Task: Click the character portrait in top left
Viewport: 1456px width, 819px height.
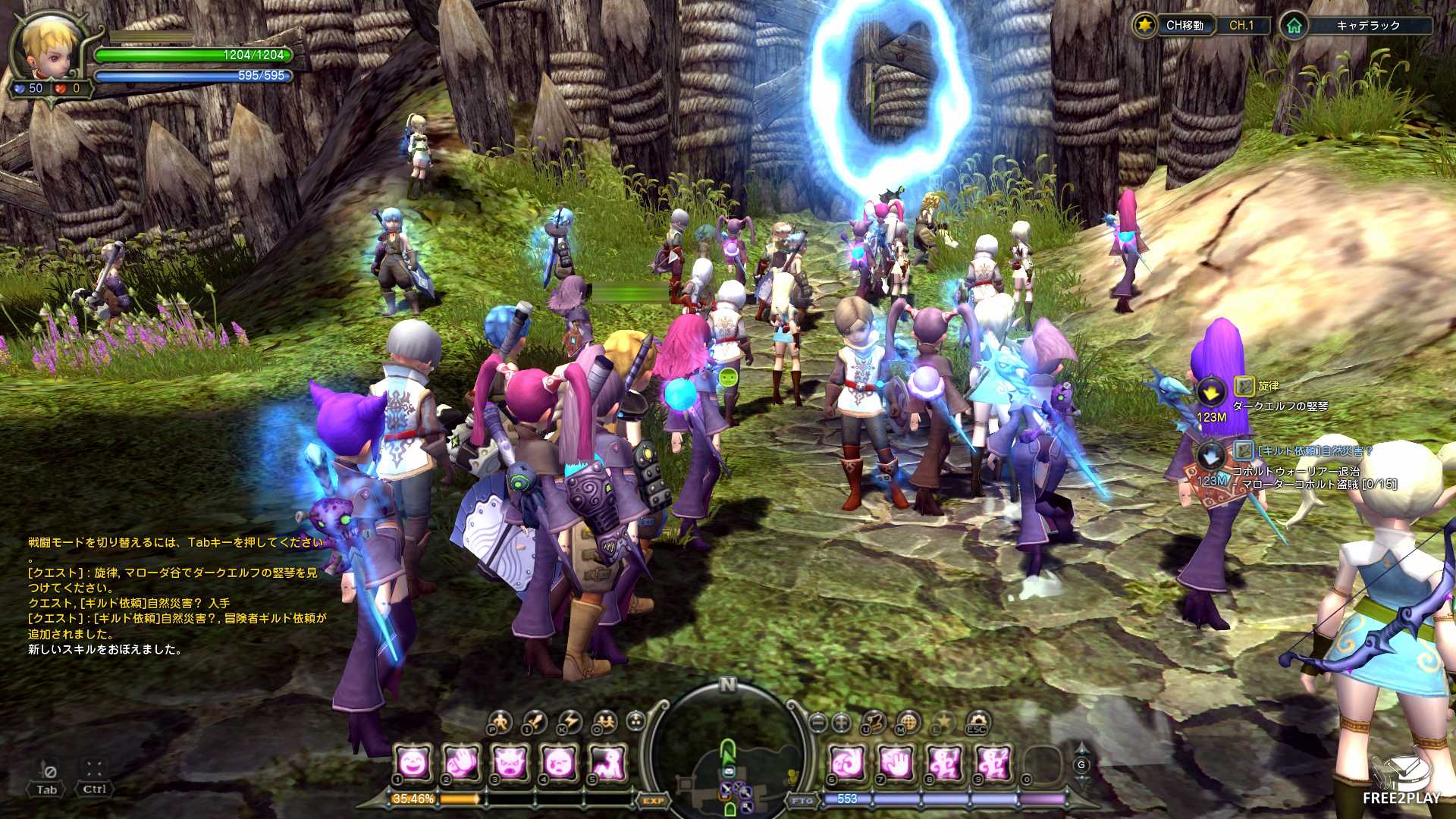Action: 47,47
